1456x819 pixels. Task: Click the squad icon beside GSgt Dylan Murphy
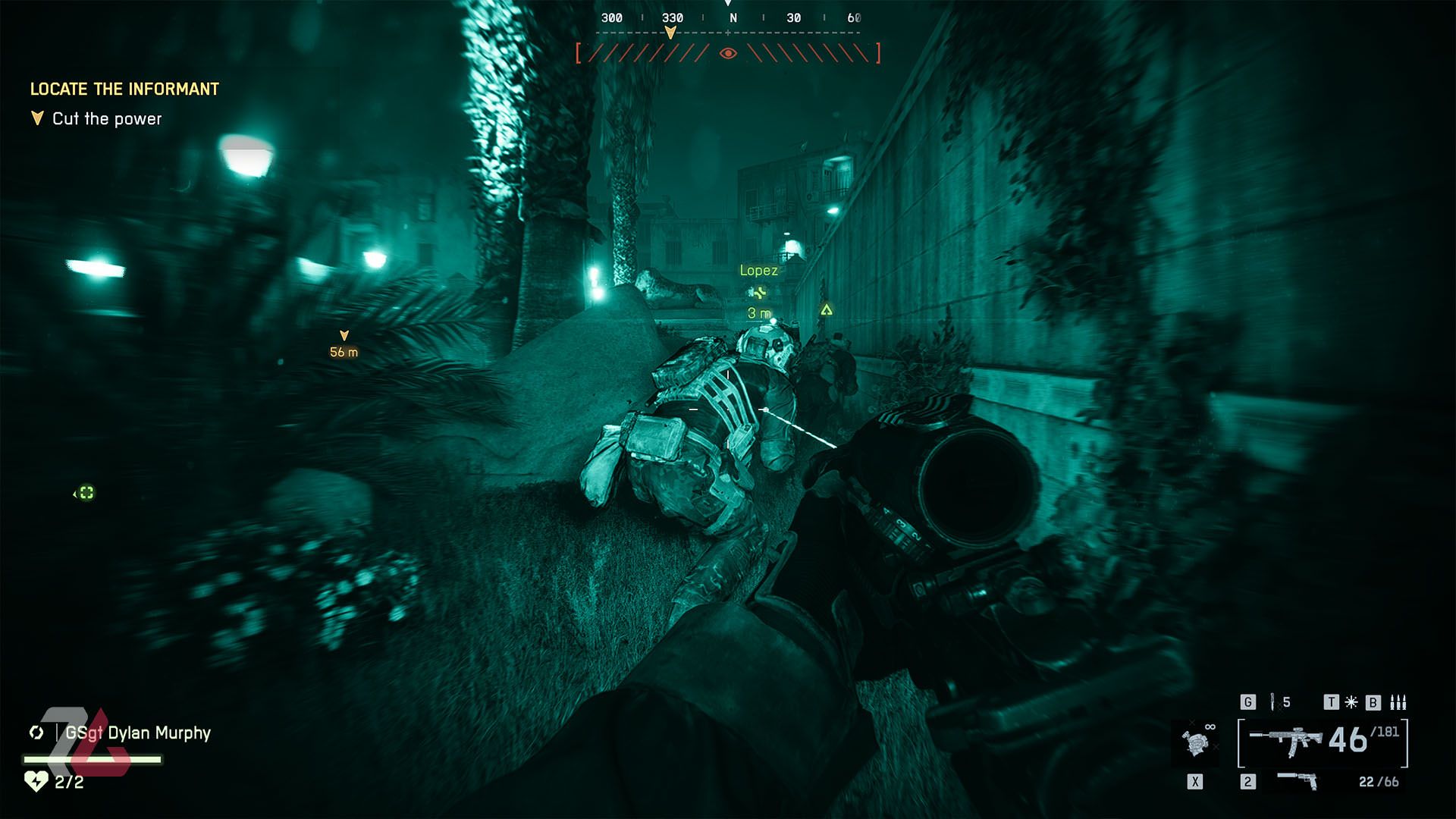click(36, 733)
